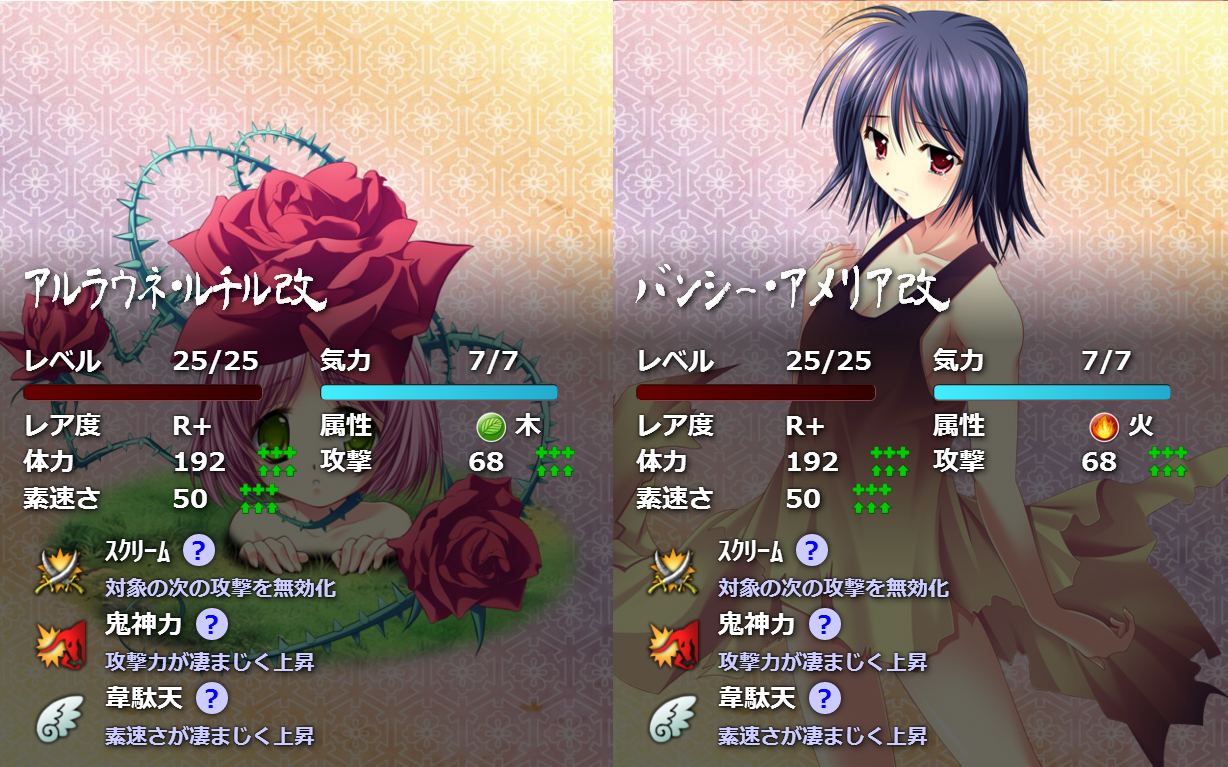Select crossed swords Scream icon on バンシー・アメリア改
Screen dimensions: 1228x767
pos(671,572)
